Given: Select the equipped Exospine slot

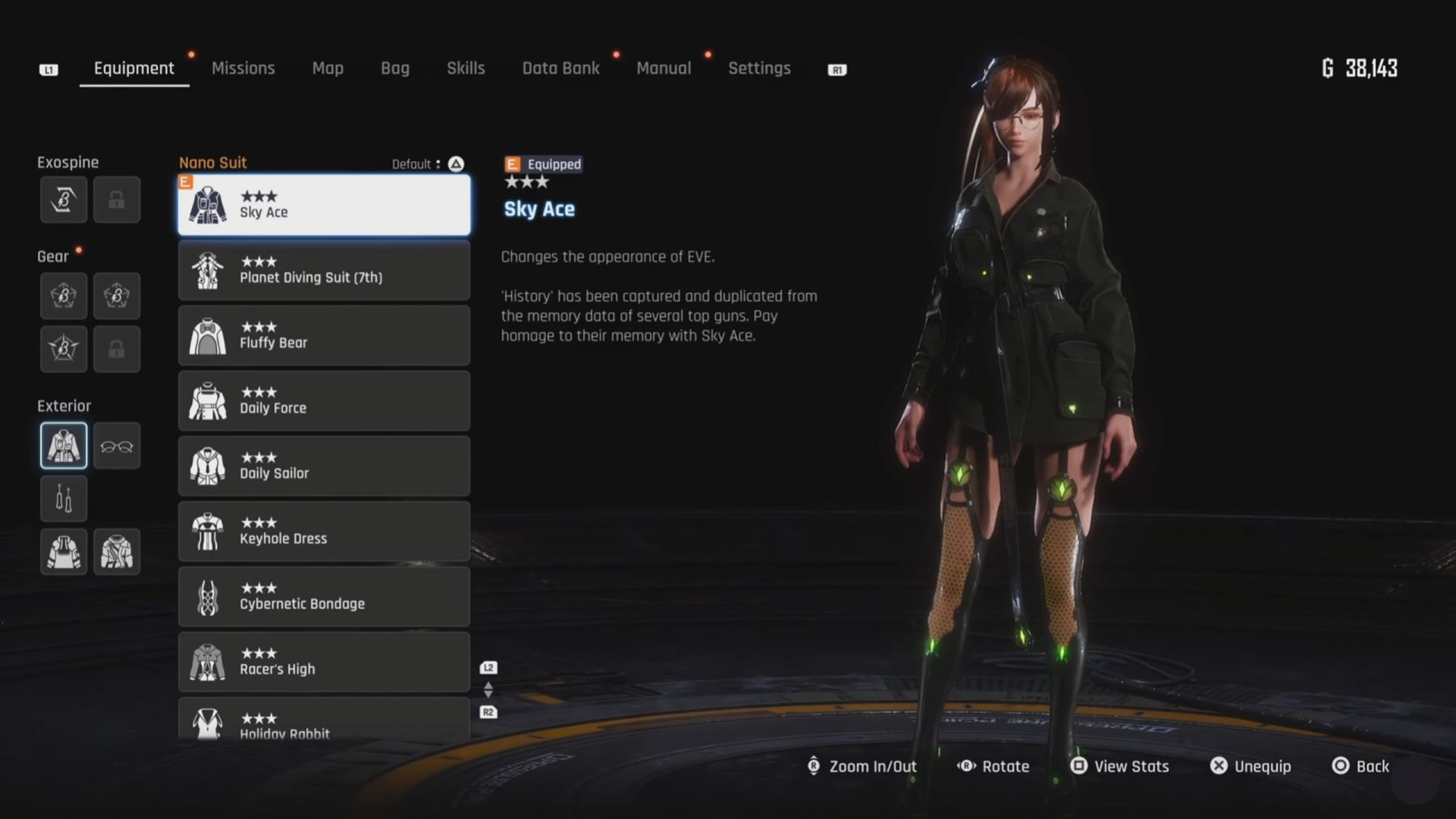Looking at the screenshot, I should click(x=64, y=200).
